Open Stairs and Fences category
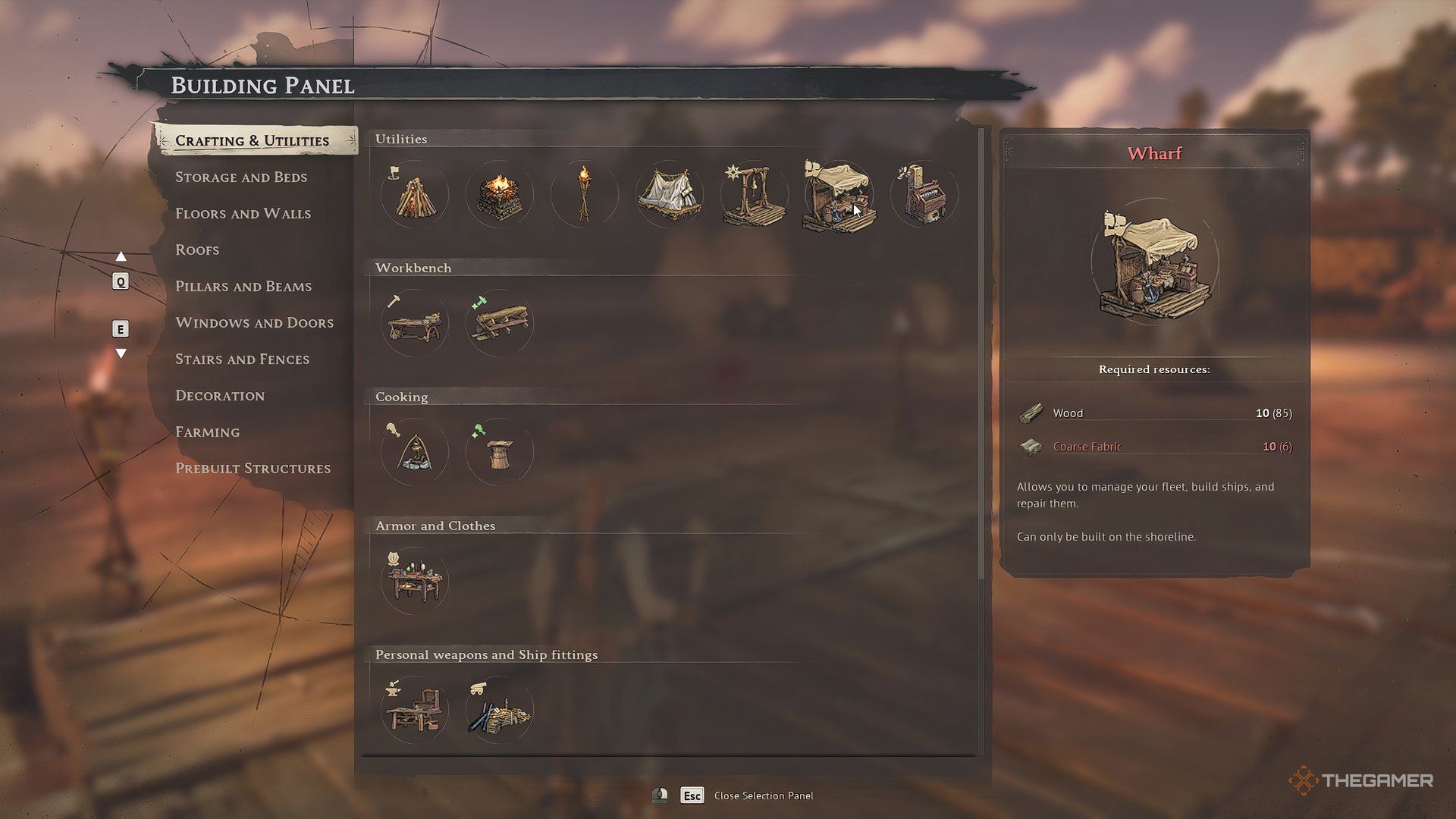1456x819 pixels. pyautogui.click(x=242, y=359)
